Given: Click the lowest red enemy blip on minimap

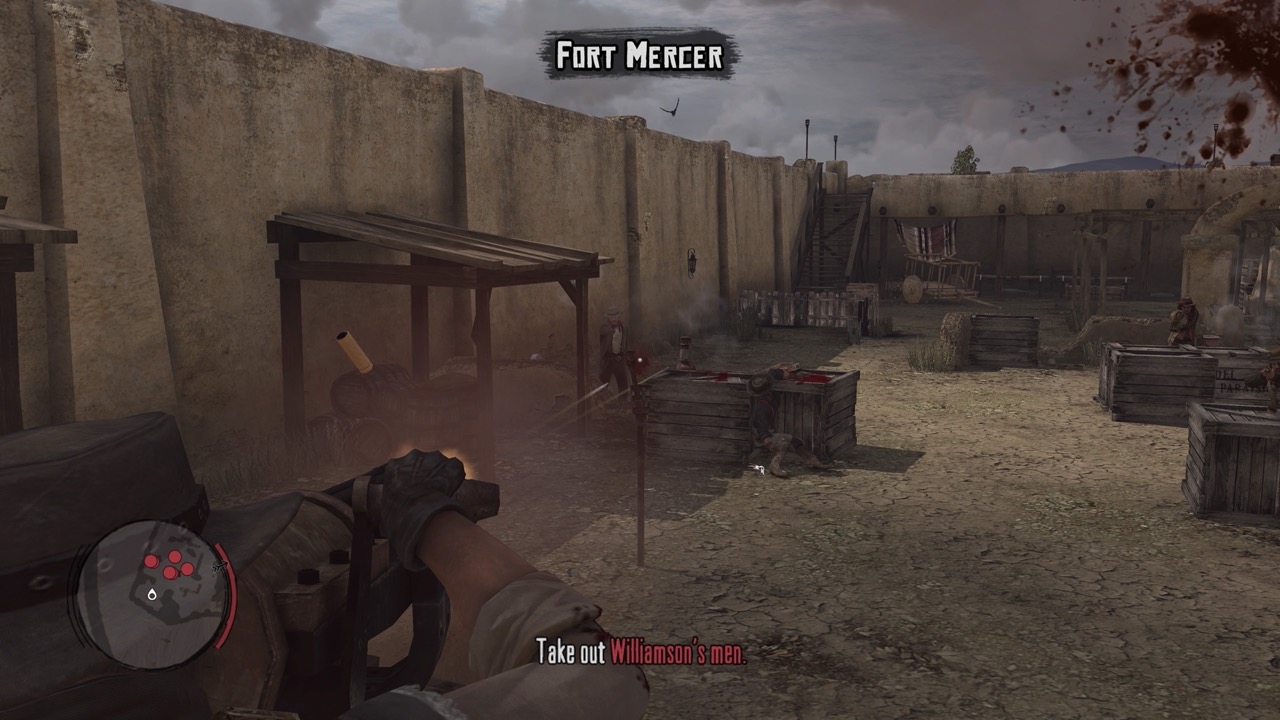Looking at the screenshot, I should tap(168, 574).
